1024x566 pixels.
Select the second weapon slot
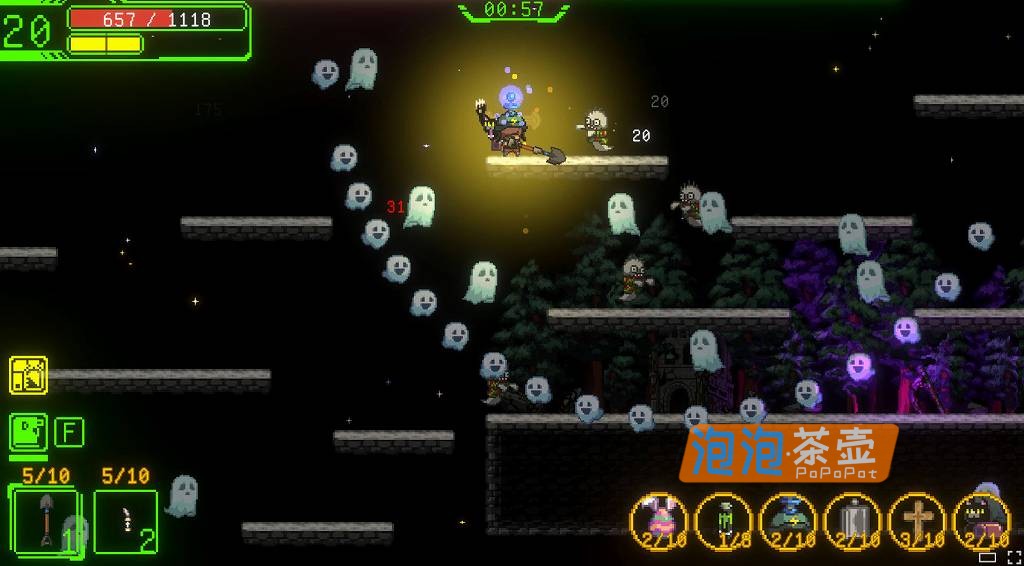[126, 521]
